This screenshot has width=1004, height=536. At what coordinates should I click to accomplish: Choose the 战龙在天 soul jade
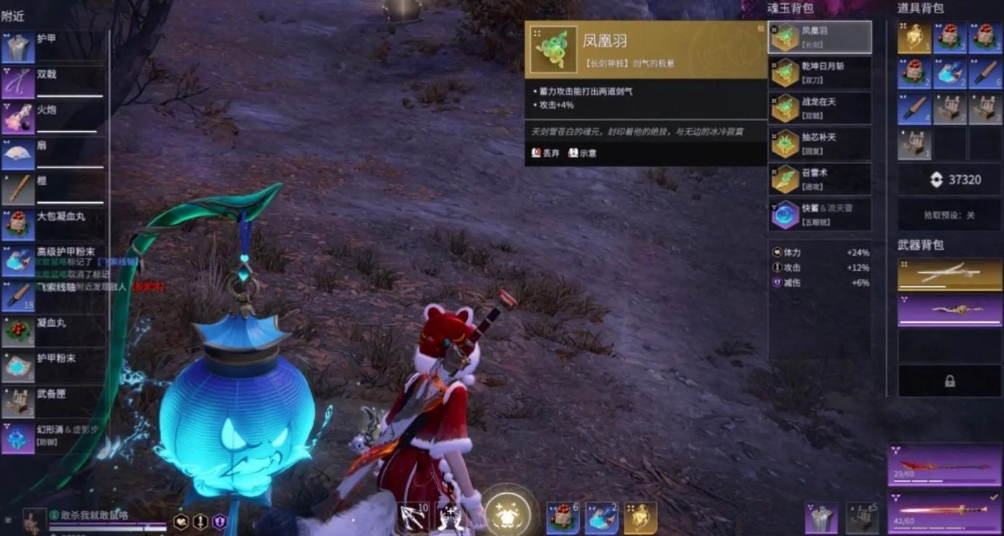819,107
